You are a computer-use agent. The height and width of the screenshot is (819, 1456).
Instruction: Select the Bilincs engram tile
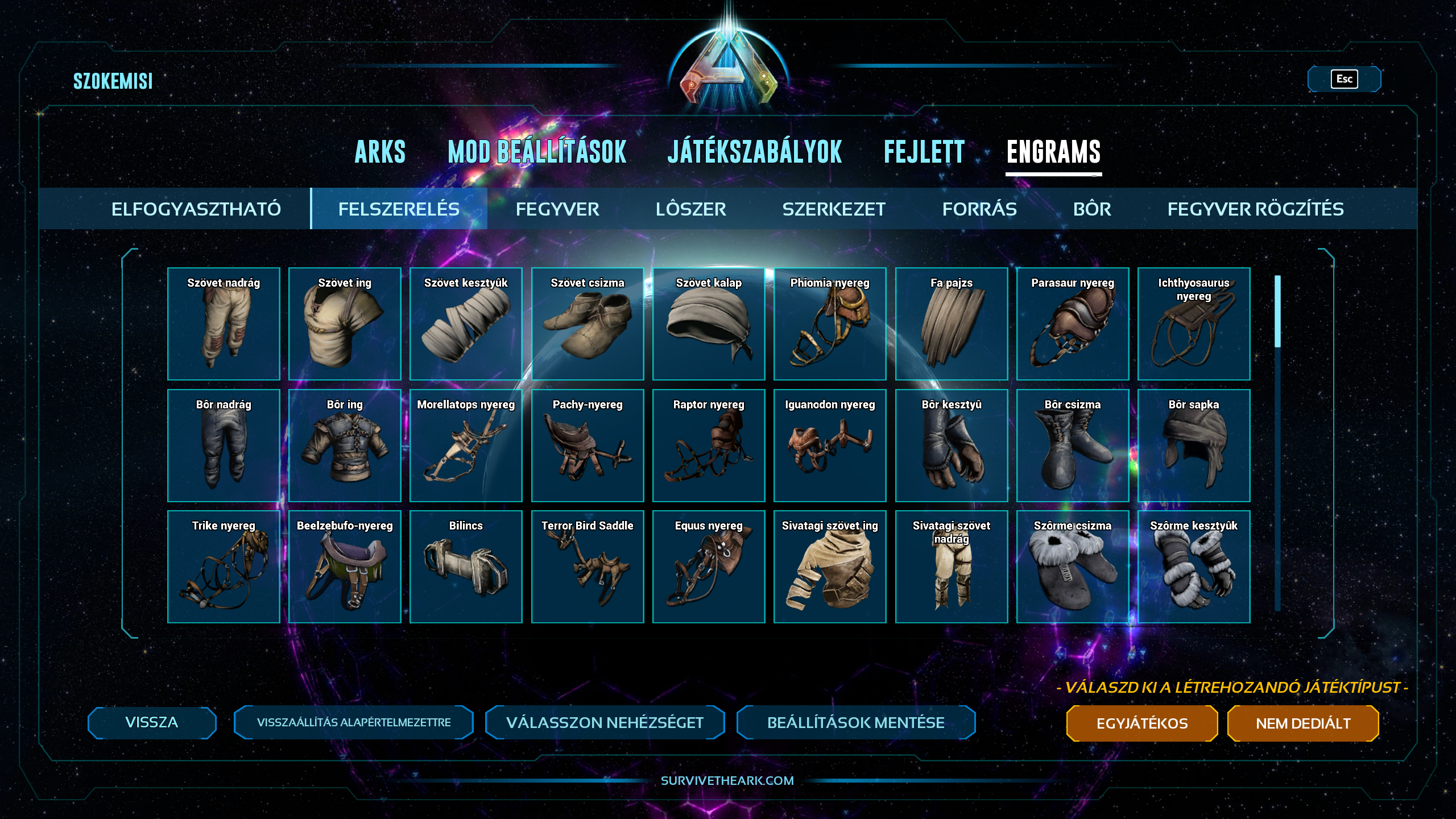click(466, 566)
